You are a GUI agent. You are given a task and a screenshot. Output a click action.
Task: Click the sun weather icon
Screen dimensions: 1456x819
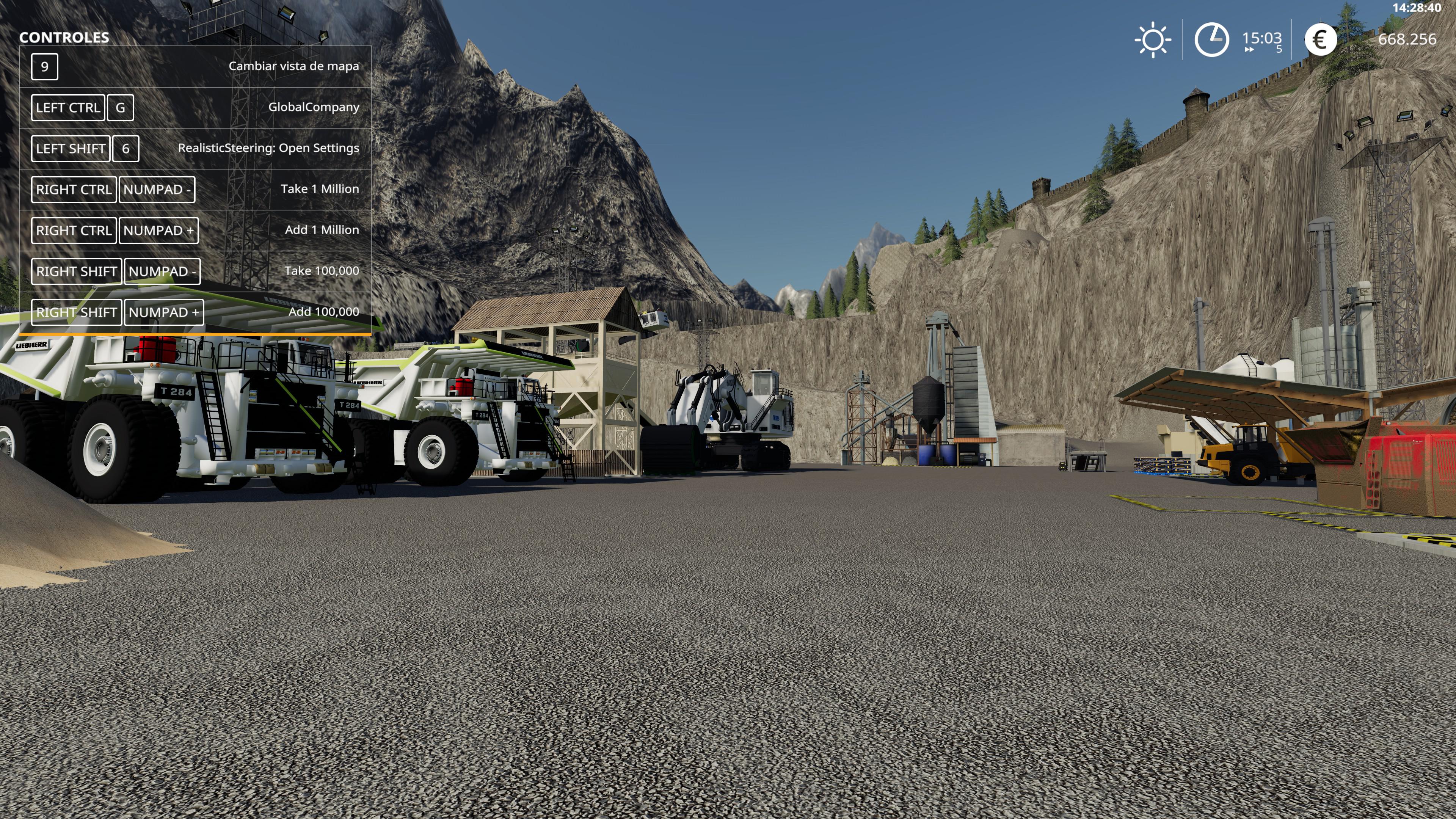click(x=1153, y=39)
